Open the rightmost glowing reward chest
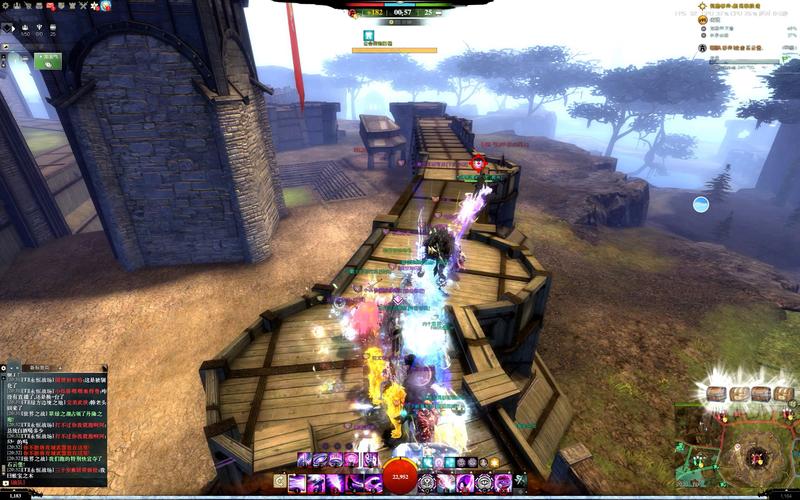The width and height of the screenshot is (800, 500). point(785,393)
